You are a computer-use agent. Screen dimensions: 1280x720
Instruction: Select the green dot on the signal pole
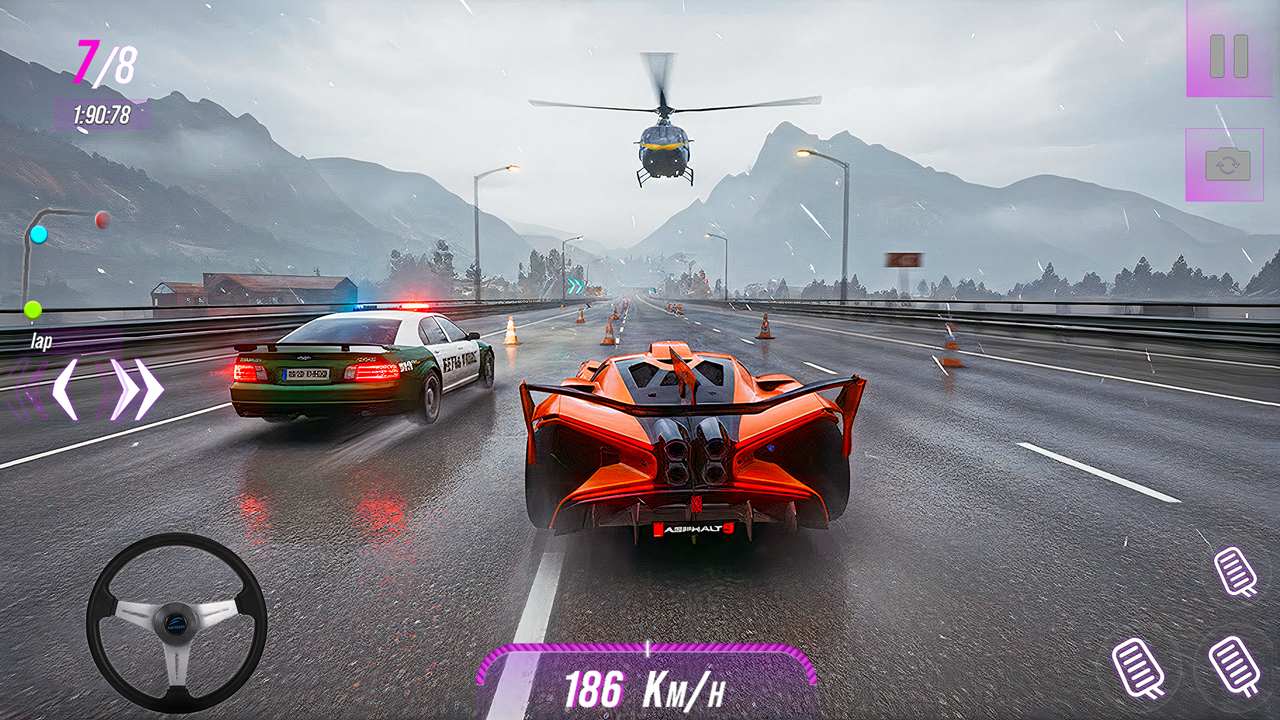point(33,310)
